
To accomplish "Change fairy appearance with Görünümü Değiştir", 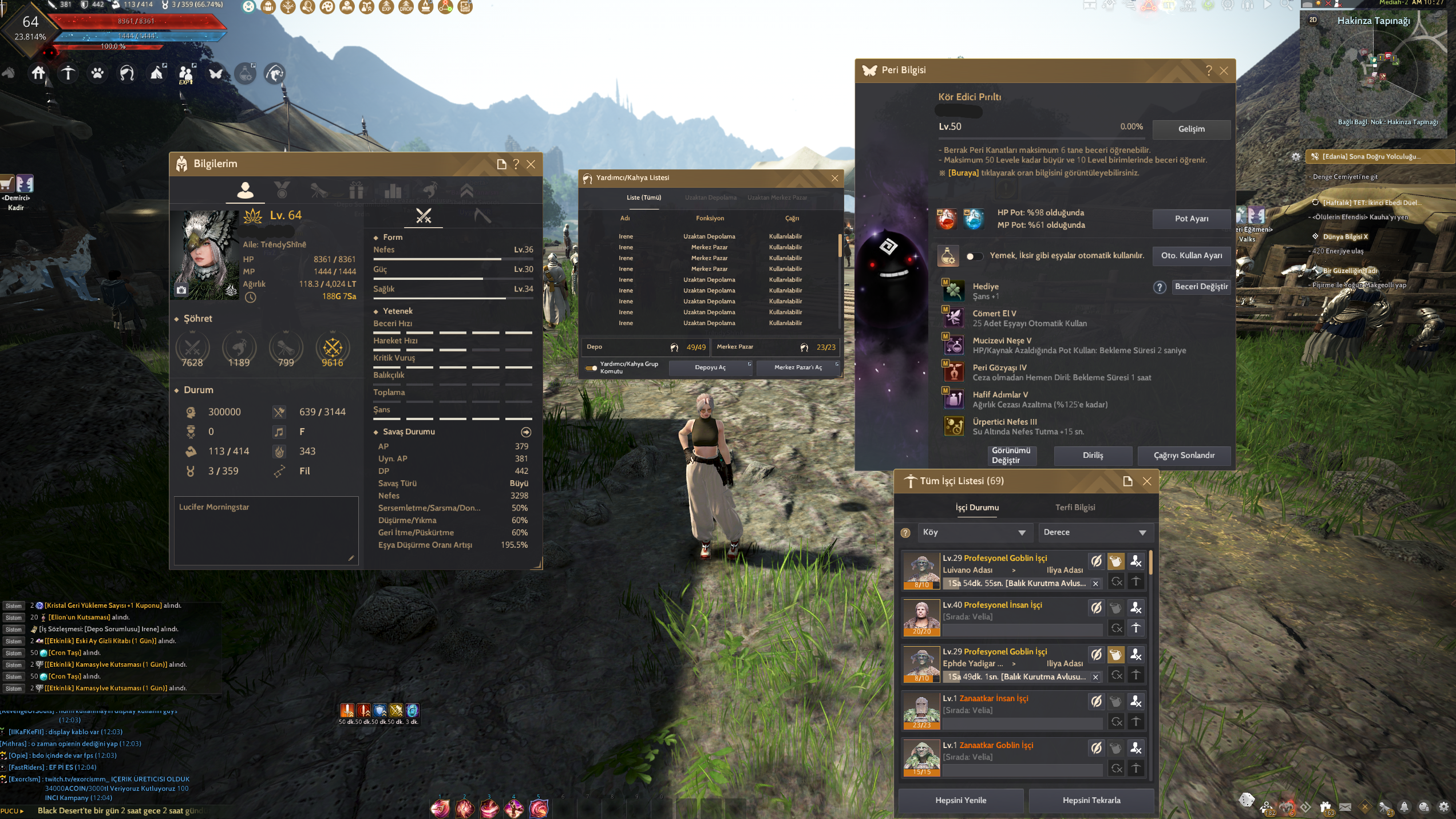I will (1011, 456).
